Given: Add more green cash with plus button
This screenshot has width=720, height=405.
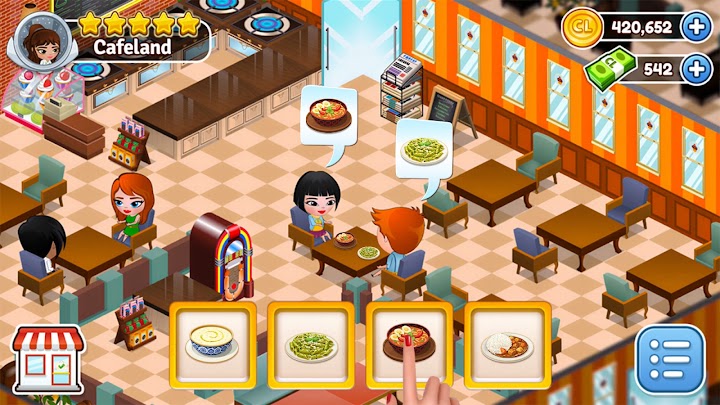Looking at the screenshot, I should click(696, 69).
